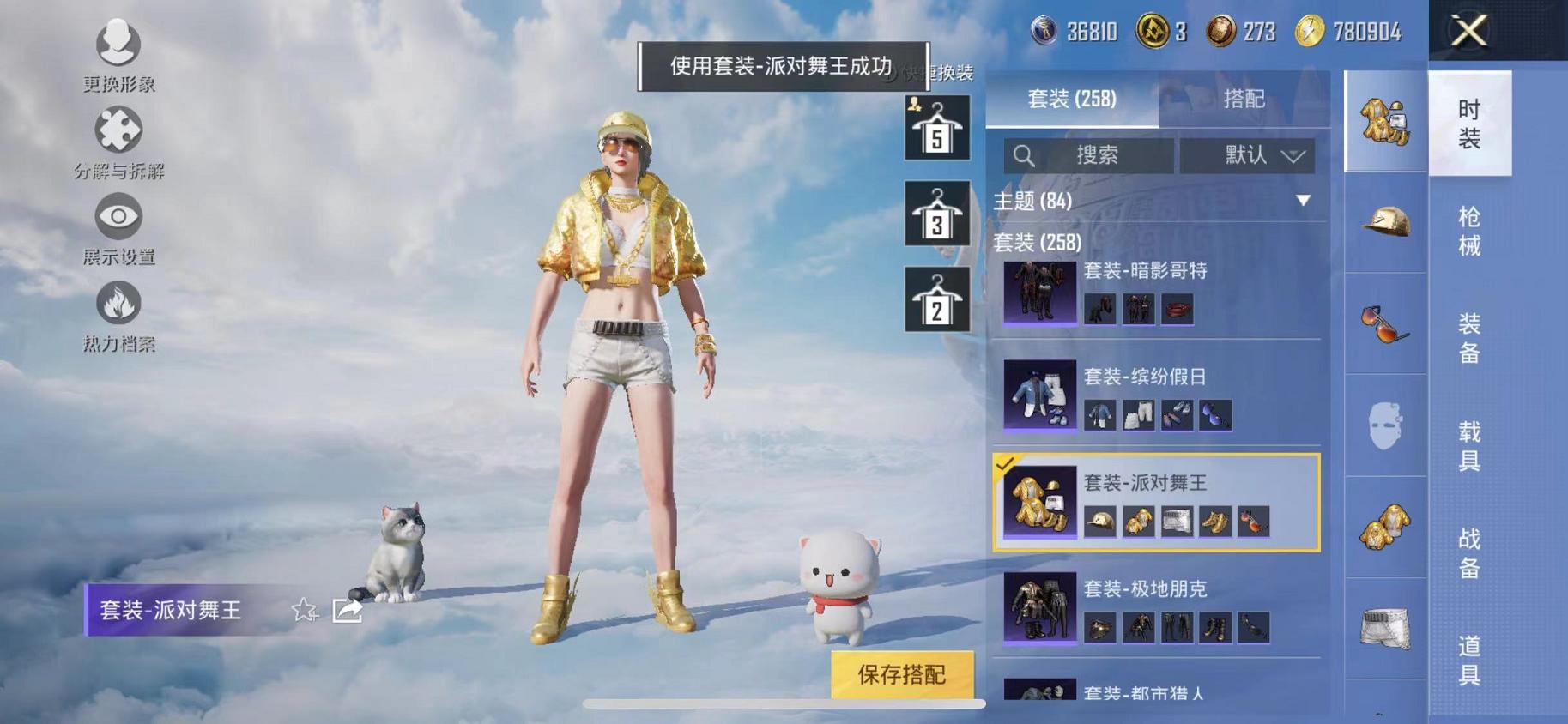Click the checkmark on the selected 派对舞王 set
The height and width of the screenshot is (724, 1568).
[1006, 465]
